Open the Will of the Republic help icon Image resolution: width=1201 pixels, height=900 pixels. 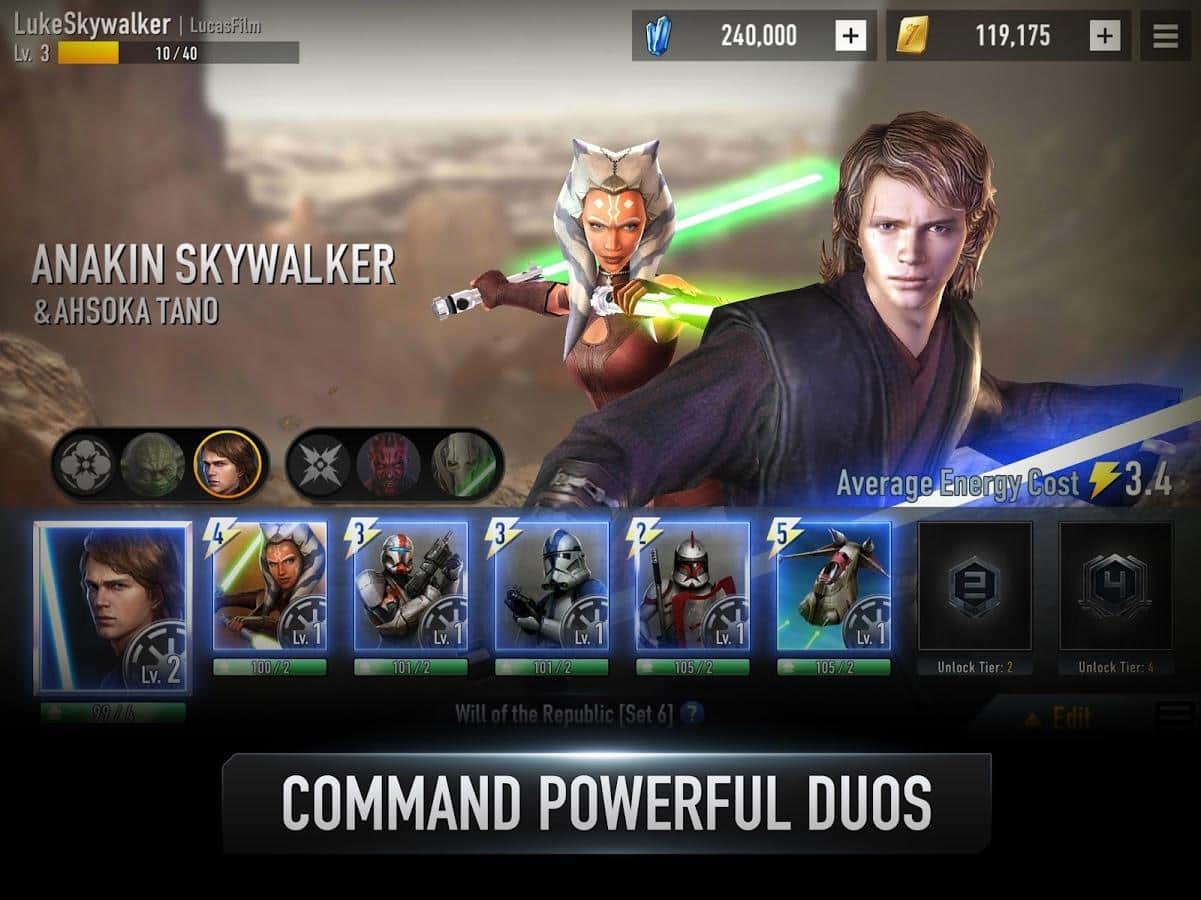[x=692, y=714]
